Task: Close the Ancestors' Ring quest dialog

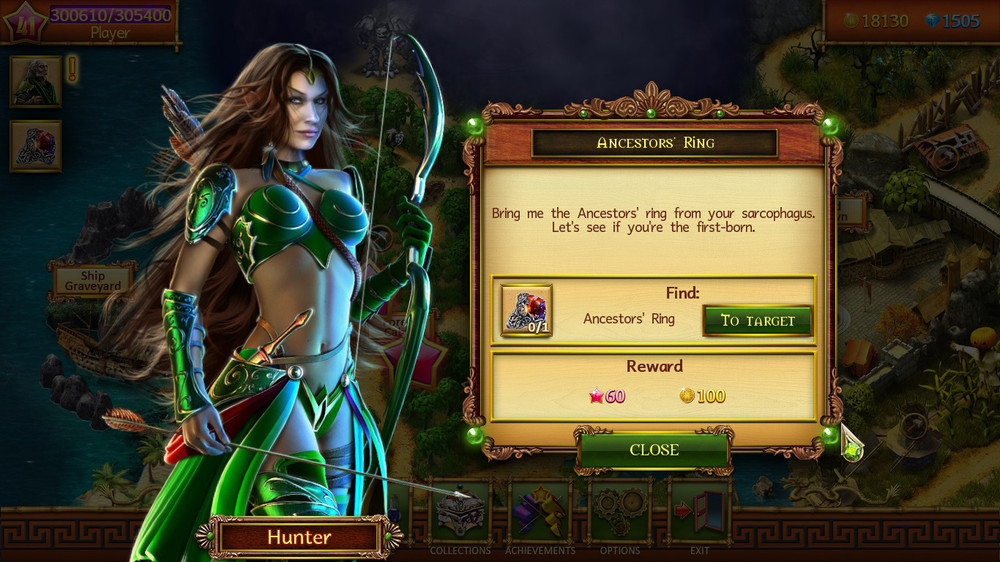Action: point(654,450)
